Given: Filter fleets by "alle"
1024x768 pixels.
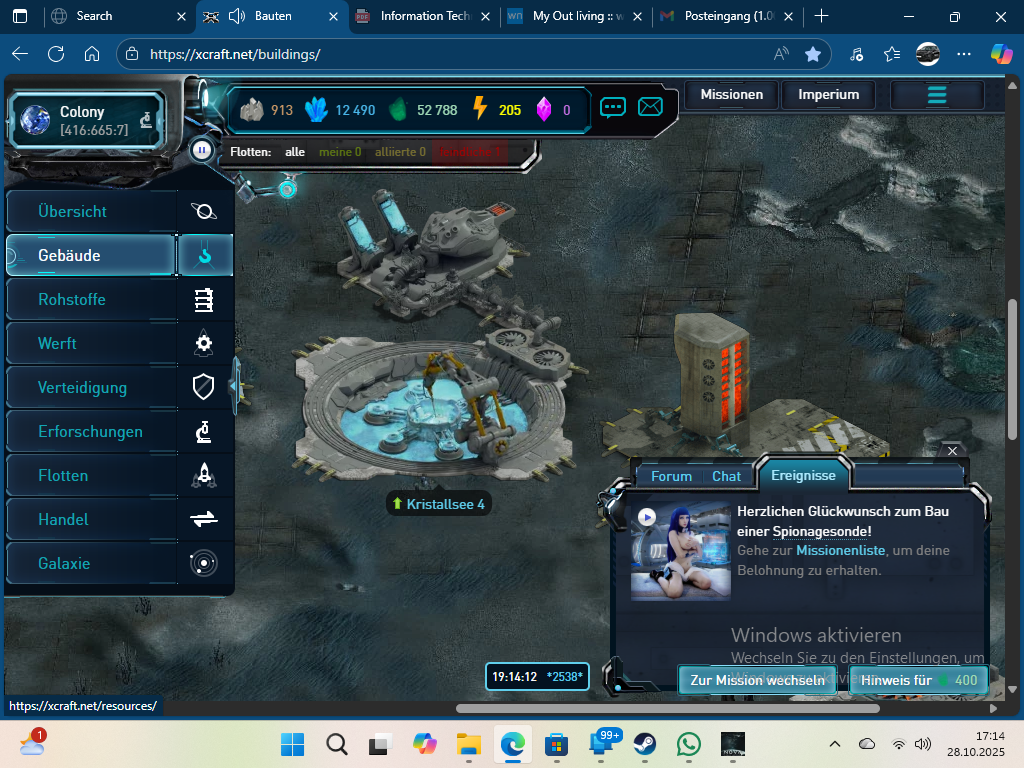Looking at the screenshot, I should pyautogui.click(x=295, y=152).
